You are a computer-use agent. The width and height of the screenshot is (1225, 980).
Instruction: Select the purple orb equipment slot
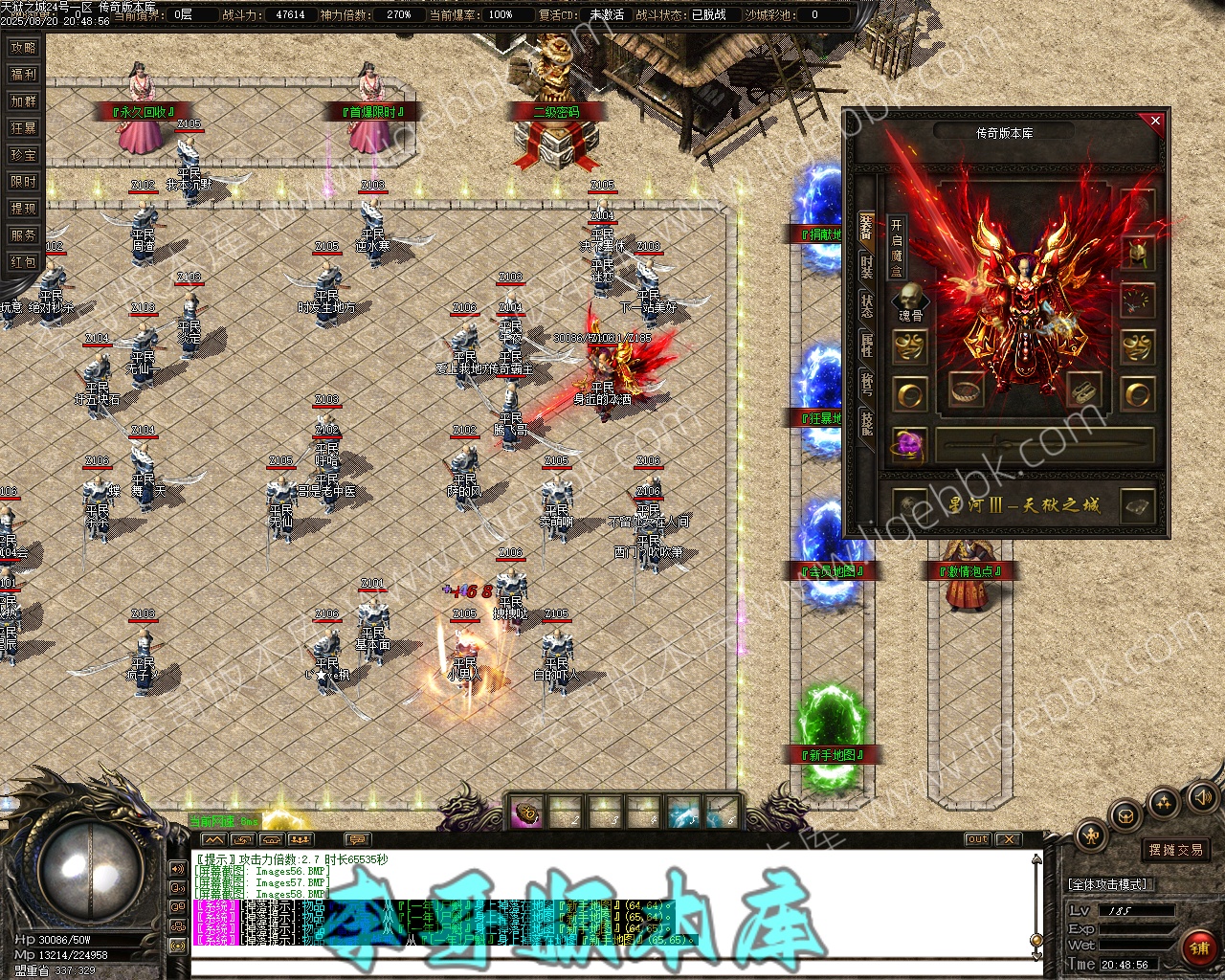tap(909, 444)
